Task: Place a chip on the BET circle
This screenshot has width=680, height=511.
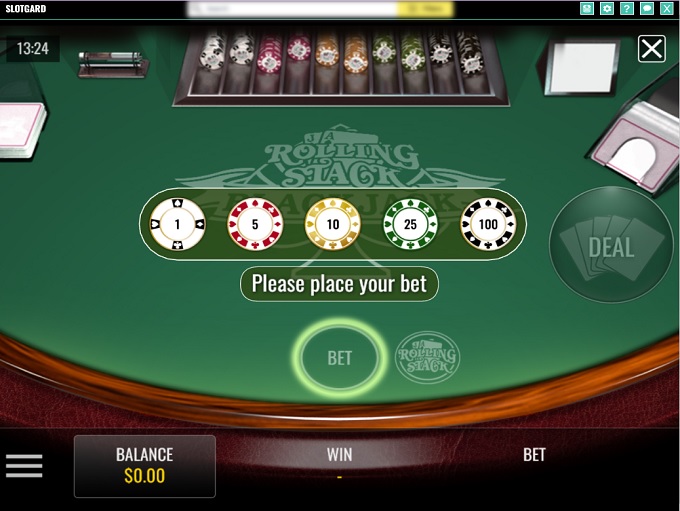Action: (339, 357)
